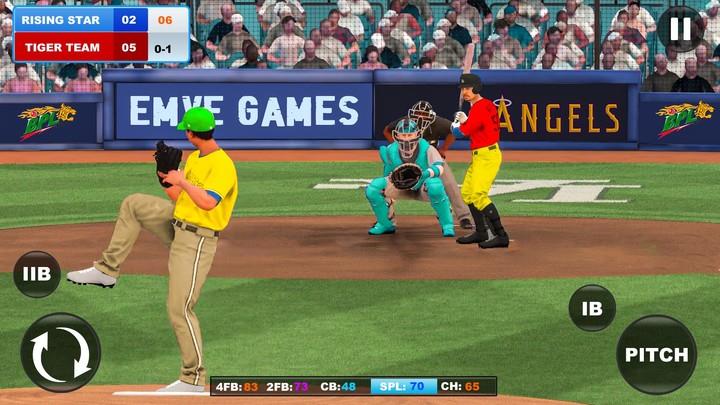The image size is (720, 405).
Task: Select the 4FB pitch type
Action: [236, 386]
